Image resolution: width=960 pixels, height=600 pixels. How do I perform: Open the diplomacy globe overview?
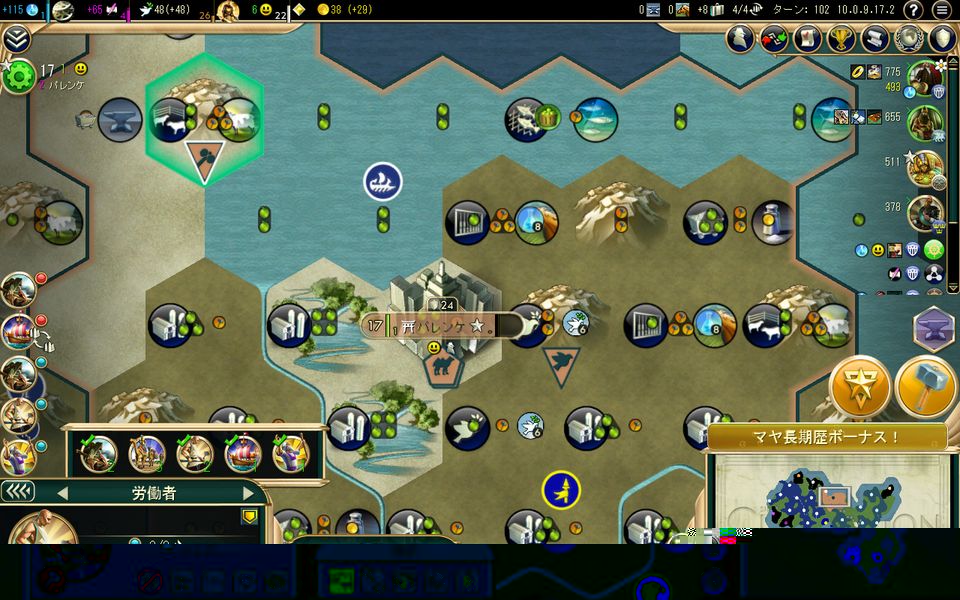[909, 39]
